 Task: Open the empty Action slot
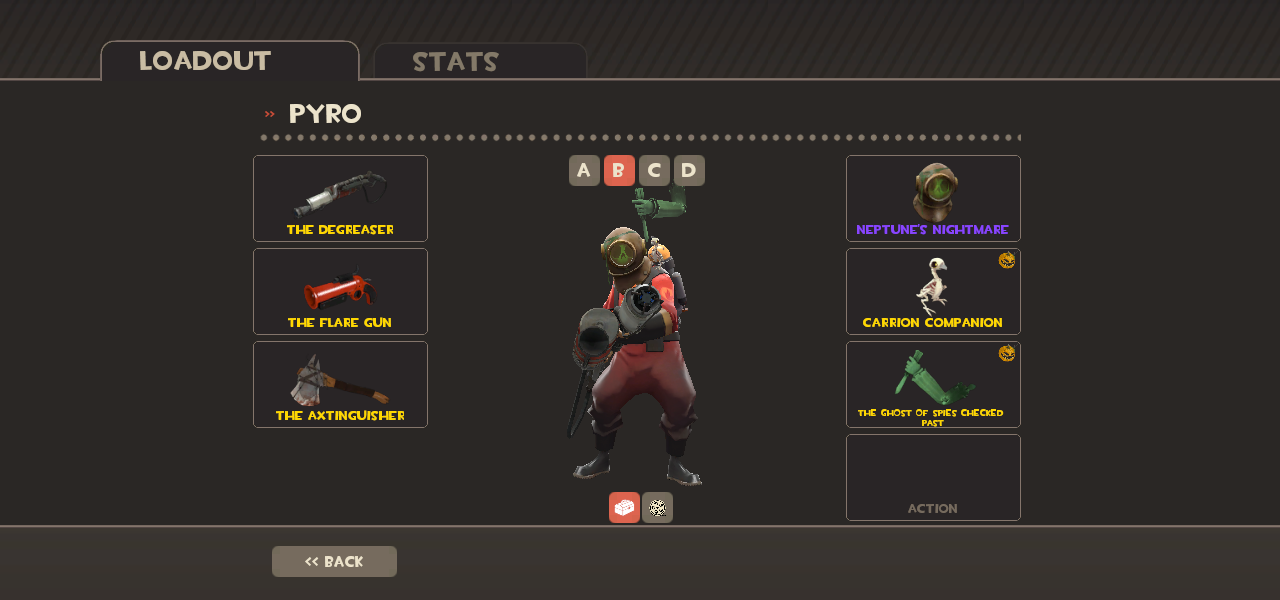click(x=933, y=477)
